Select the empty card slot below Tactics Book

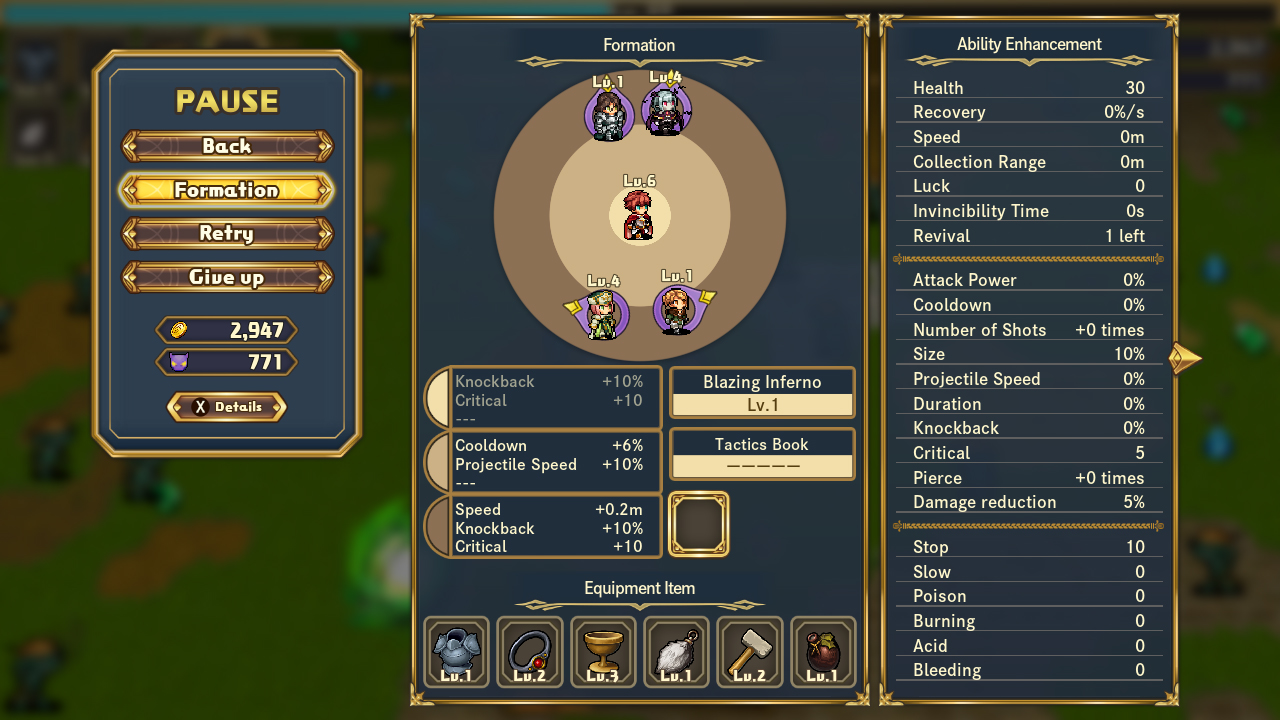tap(699, 524)
